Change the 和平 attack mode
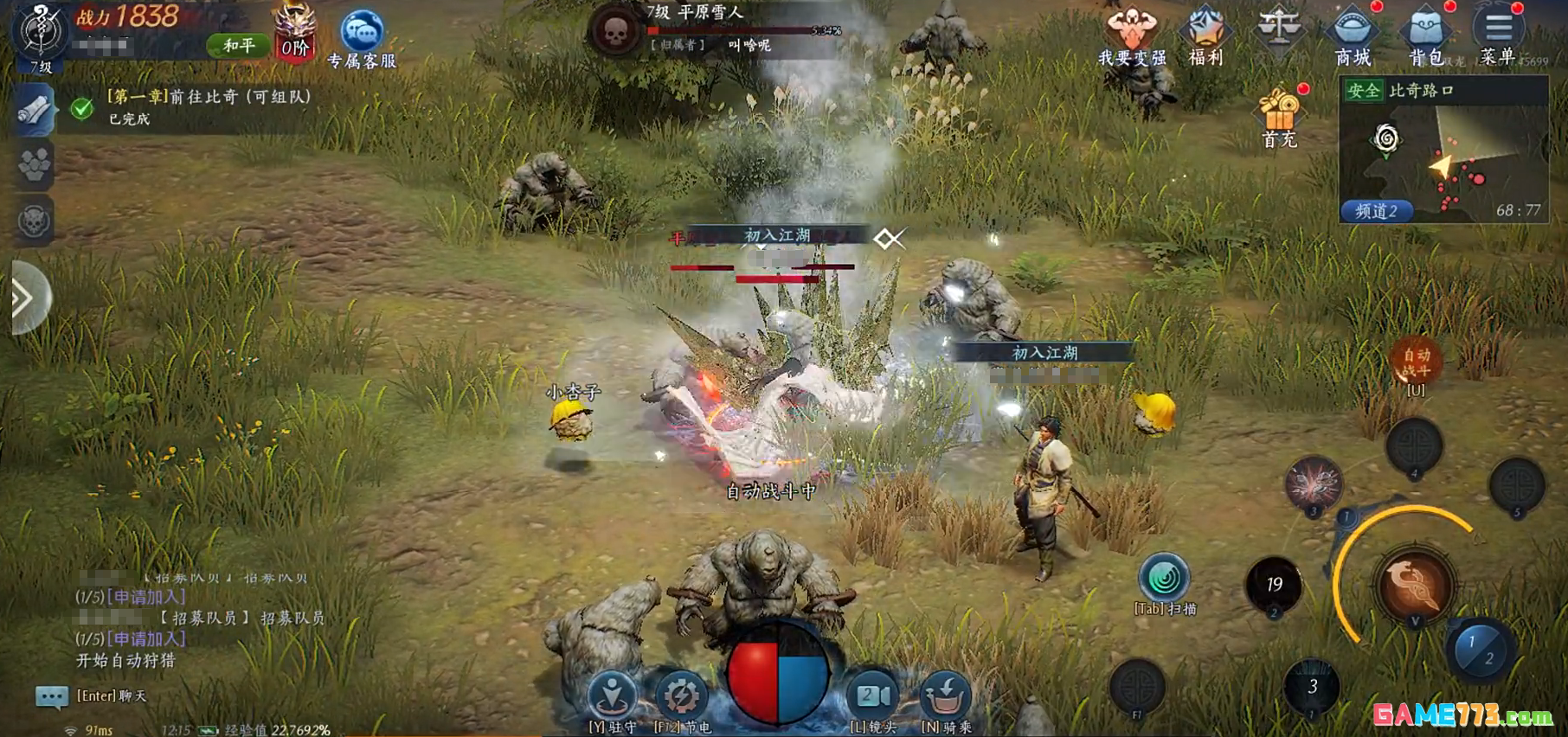 coord(239,45)
